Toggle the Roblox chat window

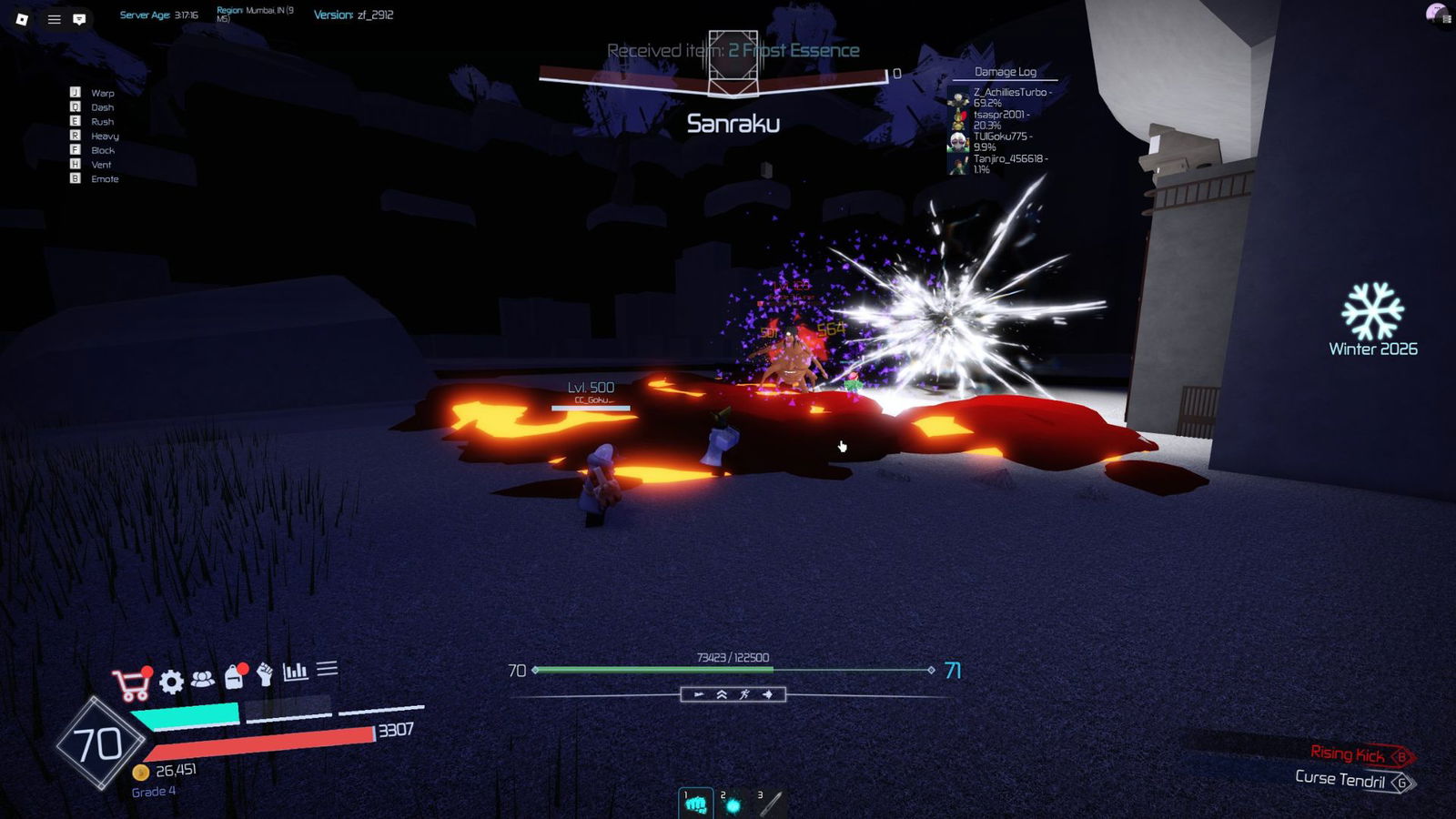point(80,18)
